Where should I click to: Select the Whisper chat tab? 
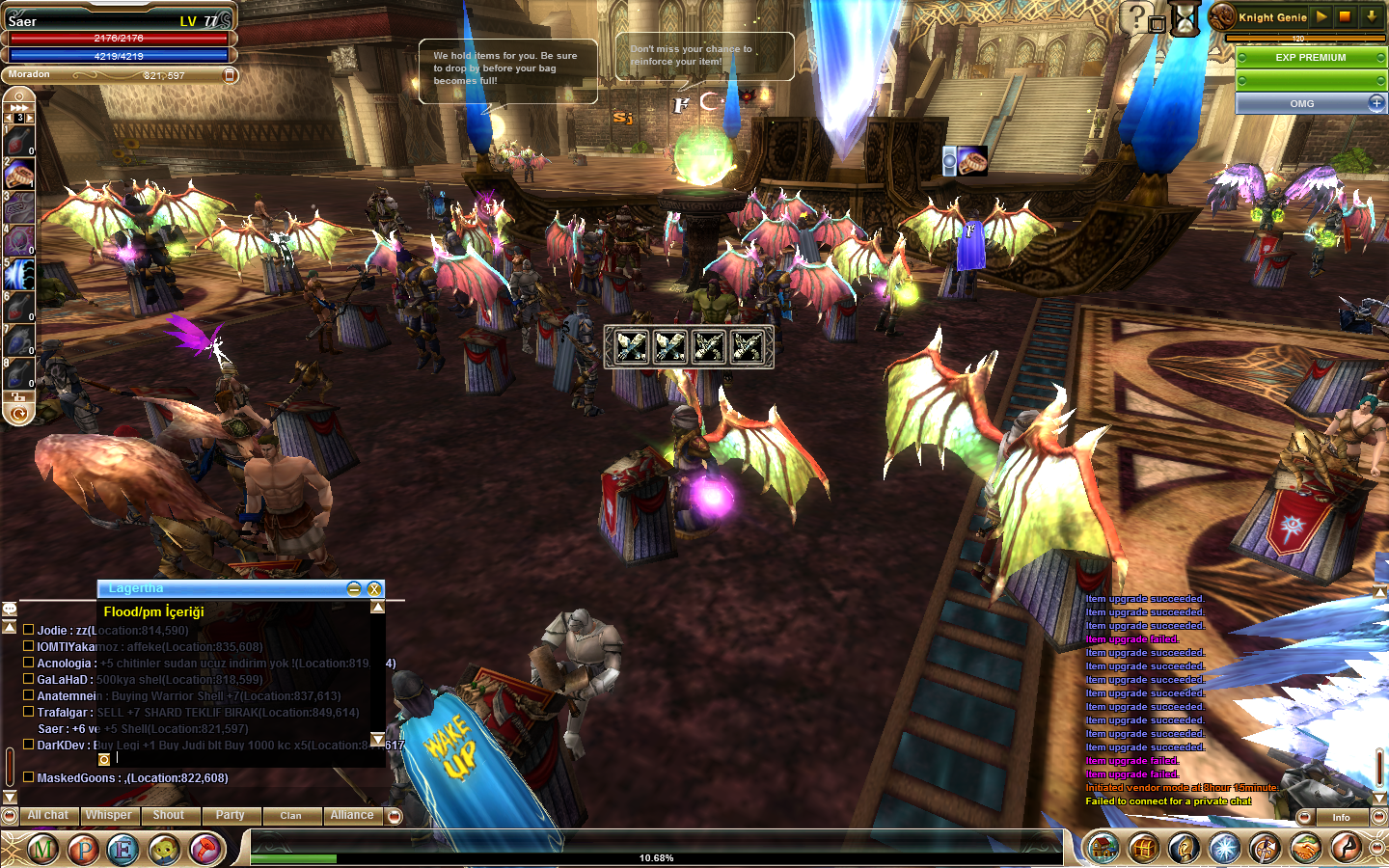click(108, 816)
